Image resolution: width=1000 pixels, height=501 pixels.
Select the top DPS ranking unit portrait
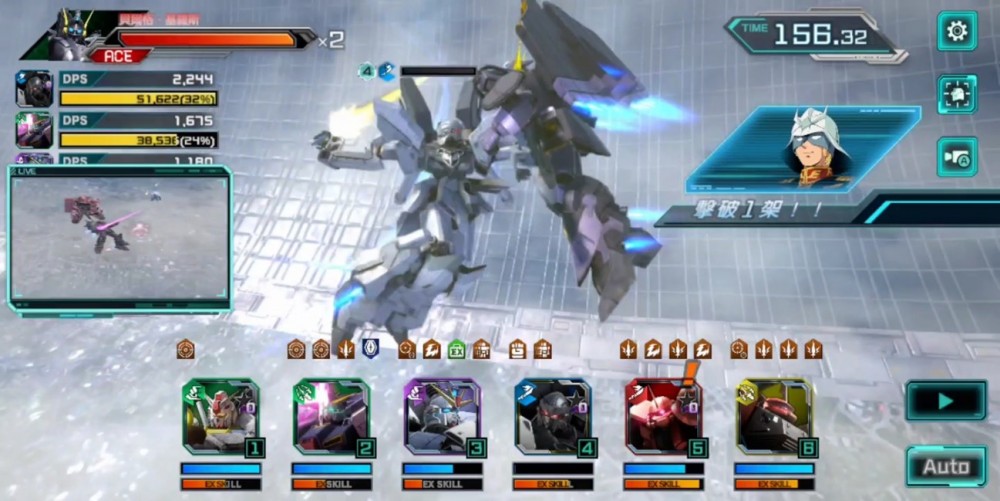point(34,89)
